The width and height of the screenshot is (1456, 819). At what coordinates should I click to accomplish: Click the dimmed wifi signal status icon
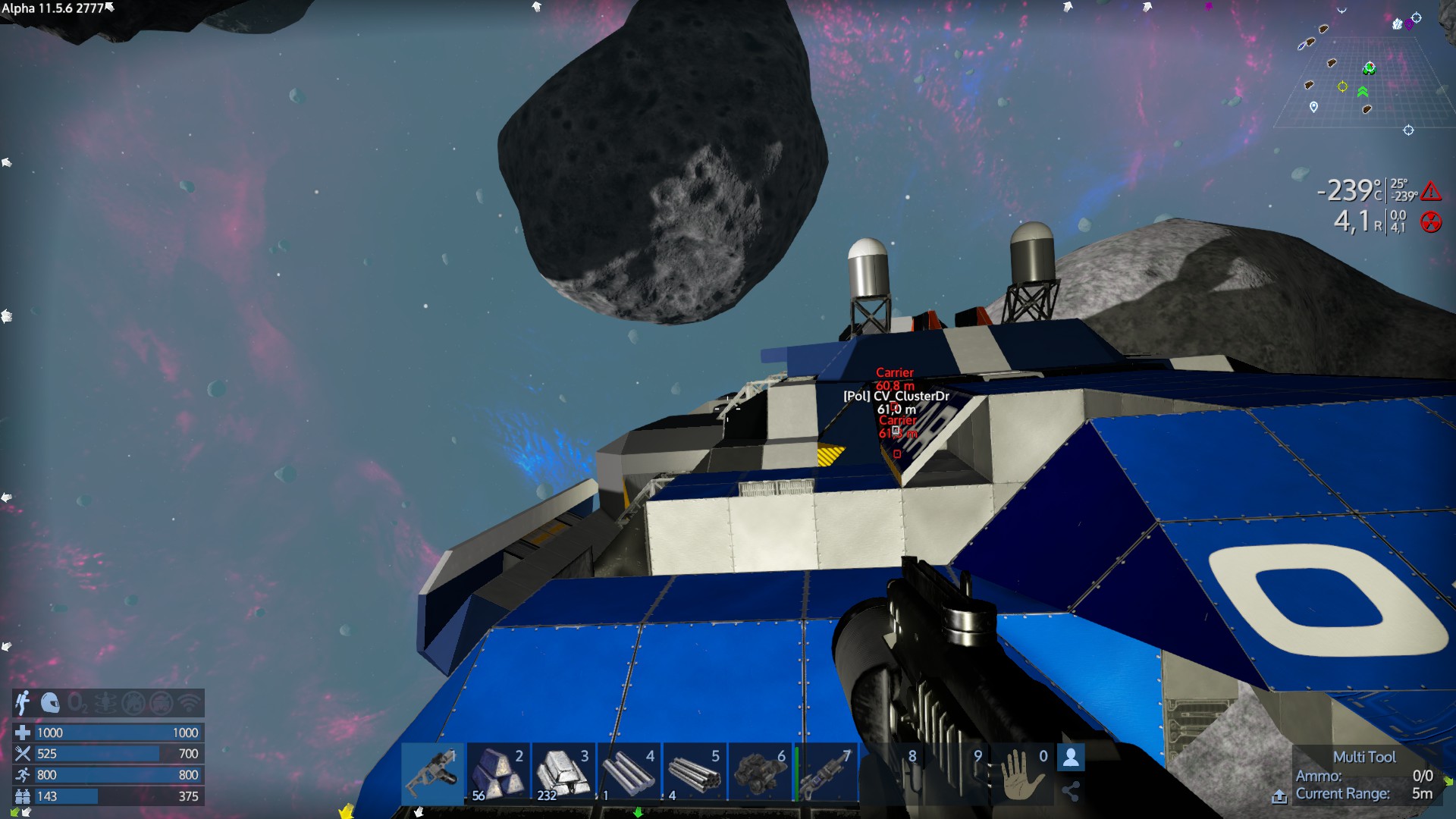[x=189, y=703]
